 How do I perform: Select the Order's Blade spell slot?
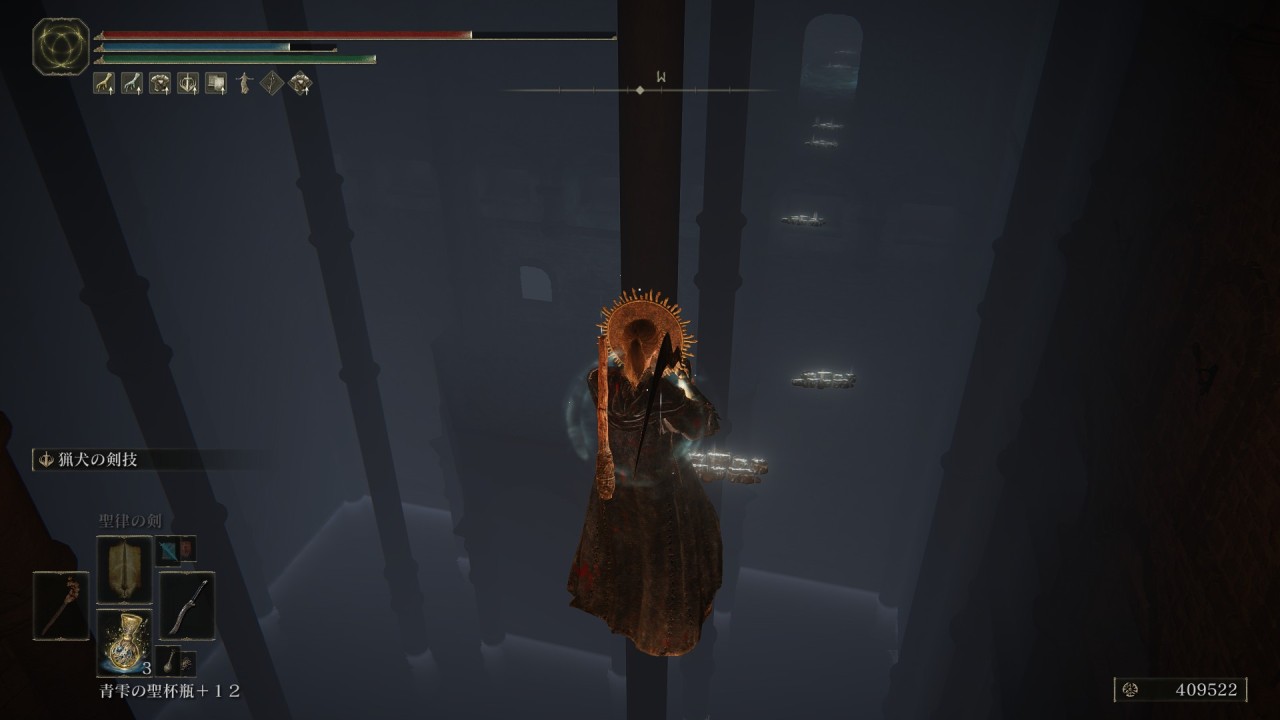[x=124, y=569]
